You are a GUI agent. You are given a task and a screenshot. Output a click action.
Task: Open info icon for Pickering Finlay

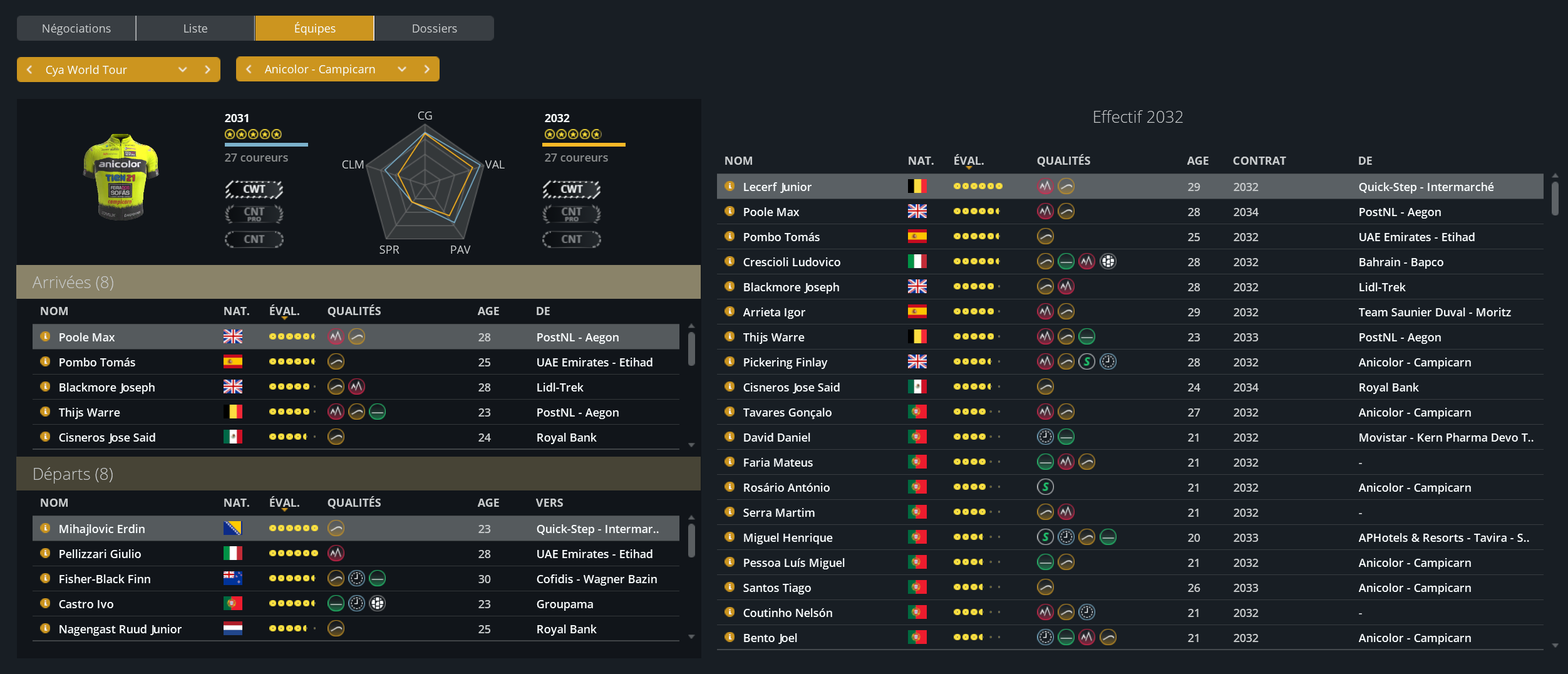pos(730,361)
